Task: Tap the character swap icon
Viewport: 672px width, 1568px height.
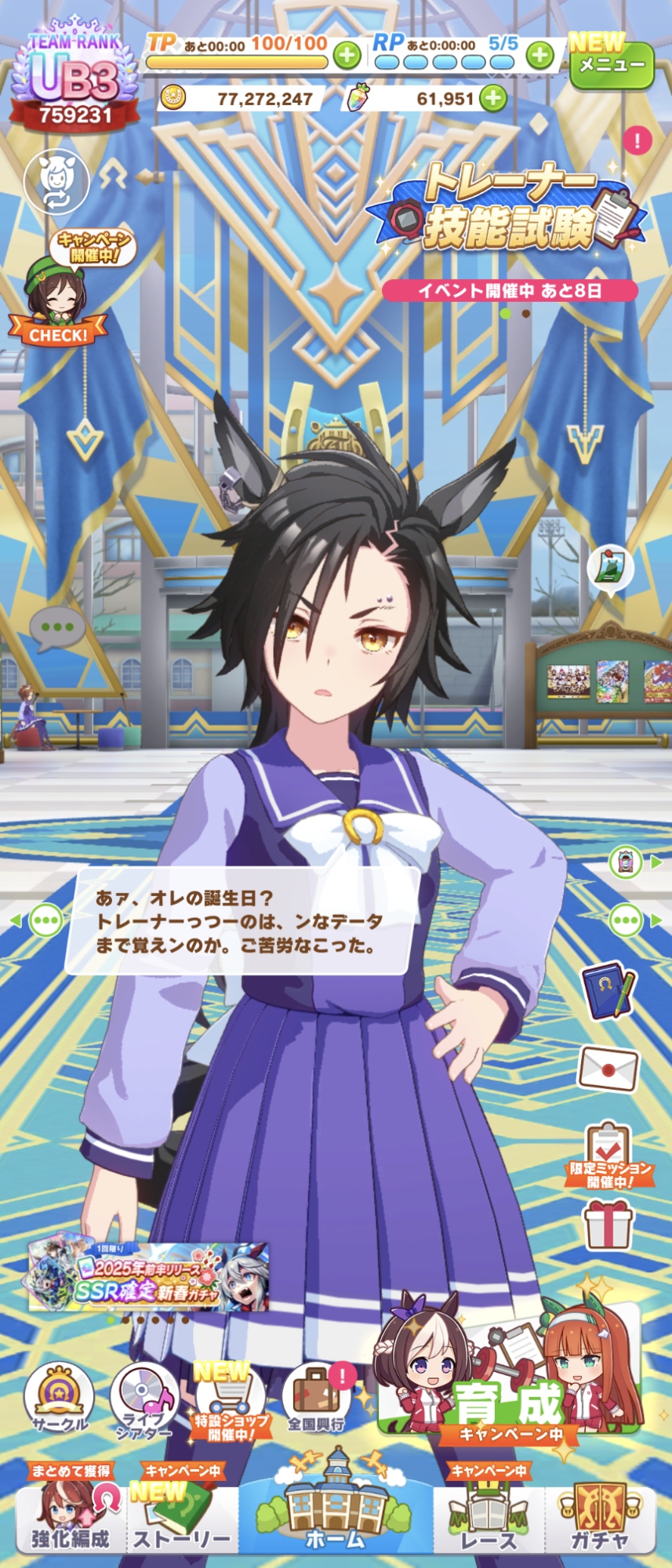Action: pos(56,181)
